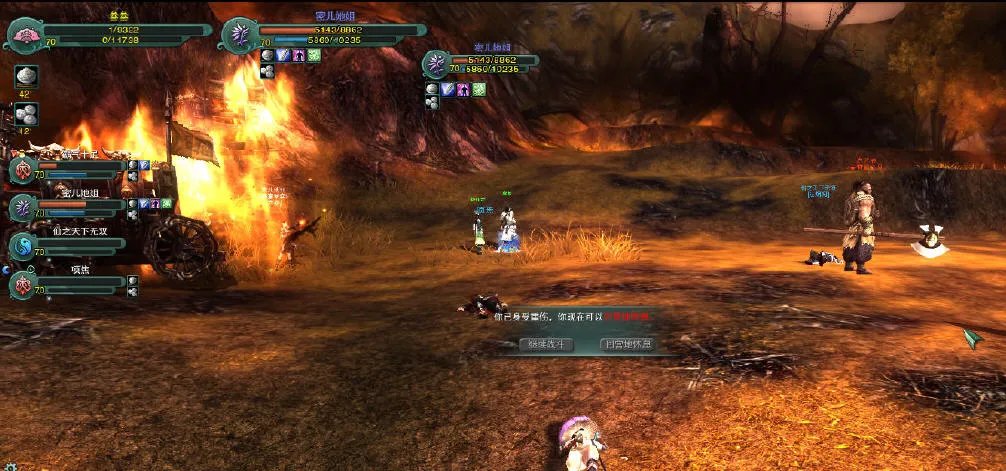Choose the 回营地休息 (return to camp) button
Image resolution: width=1006 pixels, height=471 pixels.
click(x=627, y=344)
